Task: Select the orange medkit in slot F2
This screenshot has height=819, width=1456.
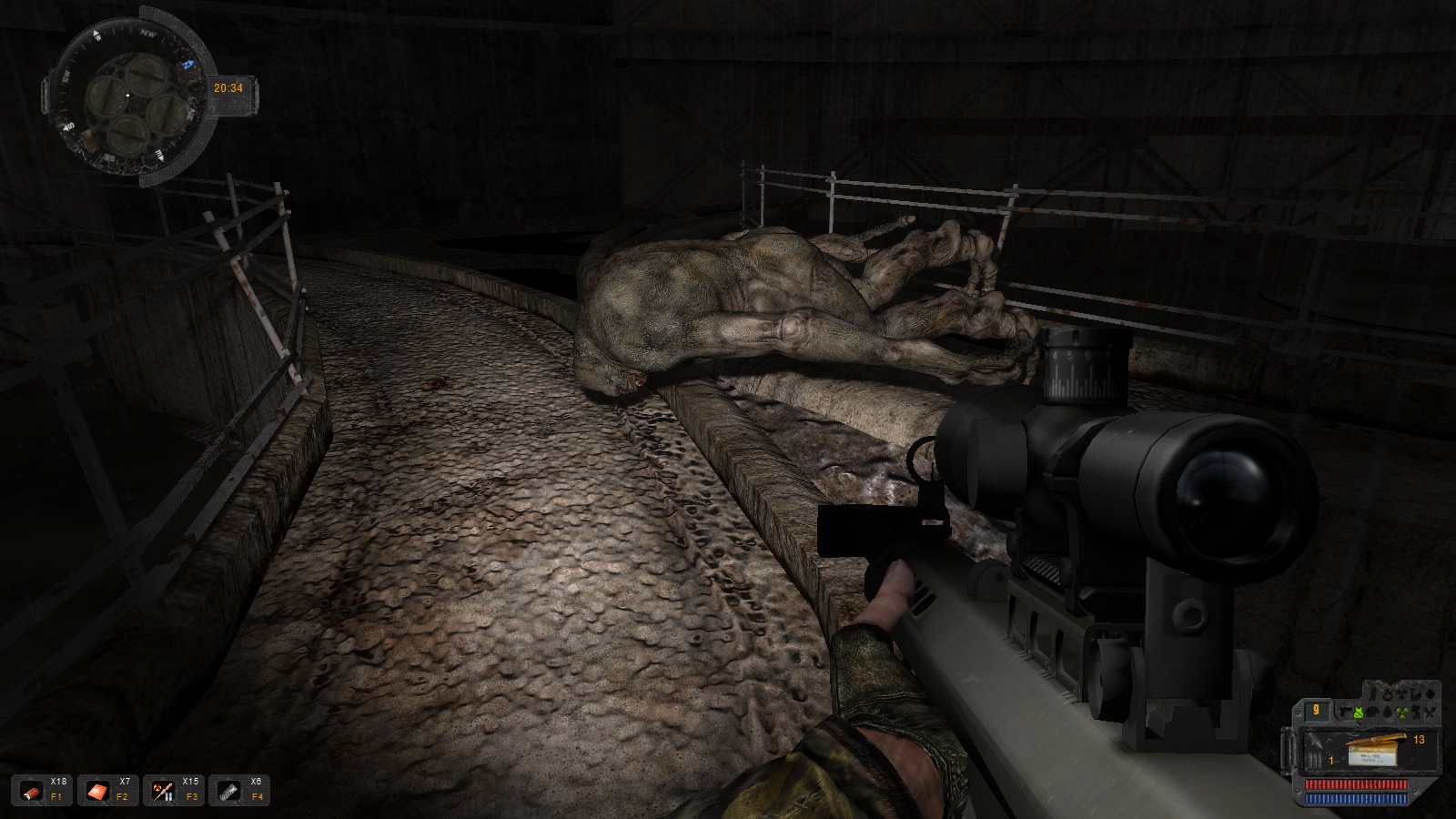Action: click(x=98, y=791)
